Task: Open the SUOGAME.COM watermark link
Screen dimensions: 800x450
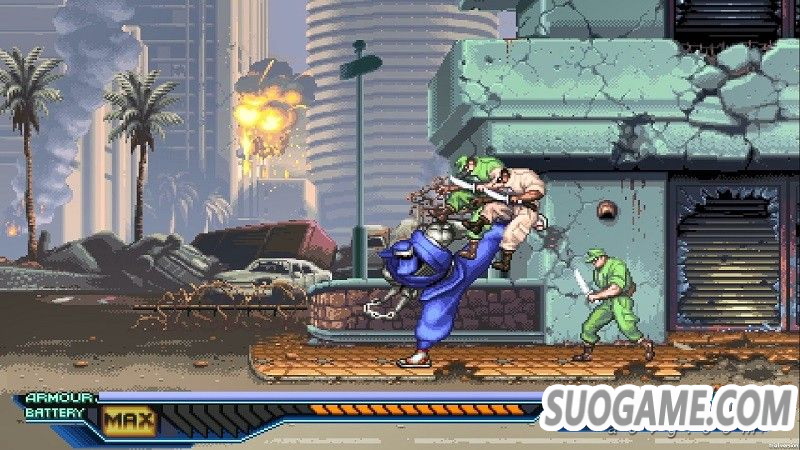Action: point(668,409)
